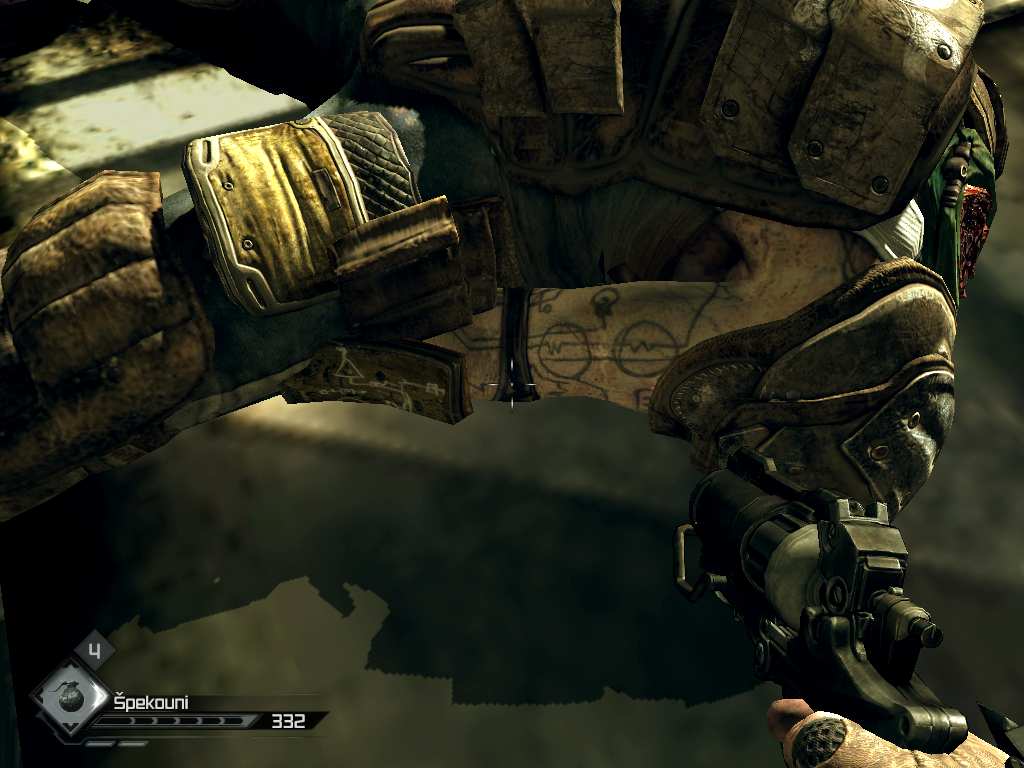This screenshot has width=1024, height=768.
Task: Select the grenade quick-use item icon
Action: click(x=70, y=699)
